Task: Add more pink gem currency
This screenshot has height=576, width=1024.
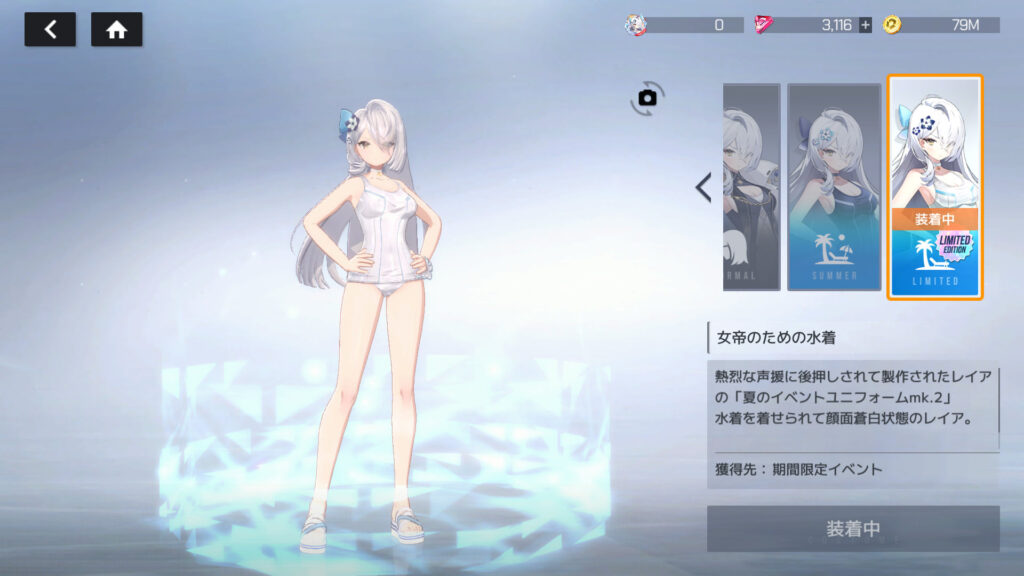Action: point(865,25)
